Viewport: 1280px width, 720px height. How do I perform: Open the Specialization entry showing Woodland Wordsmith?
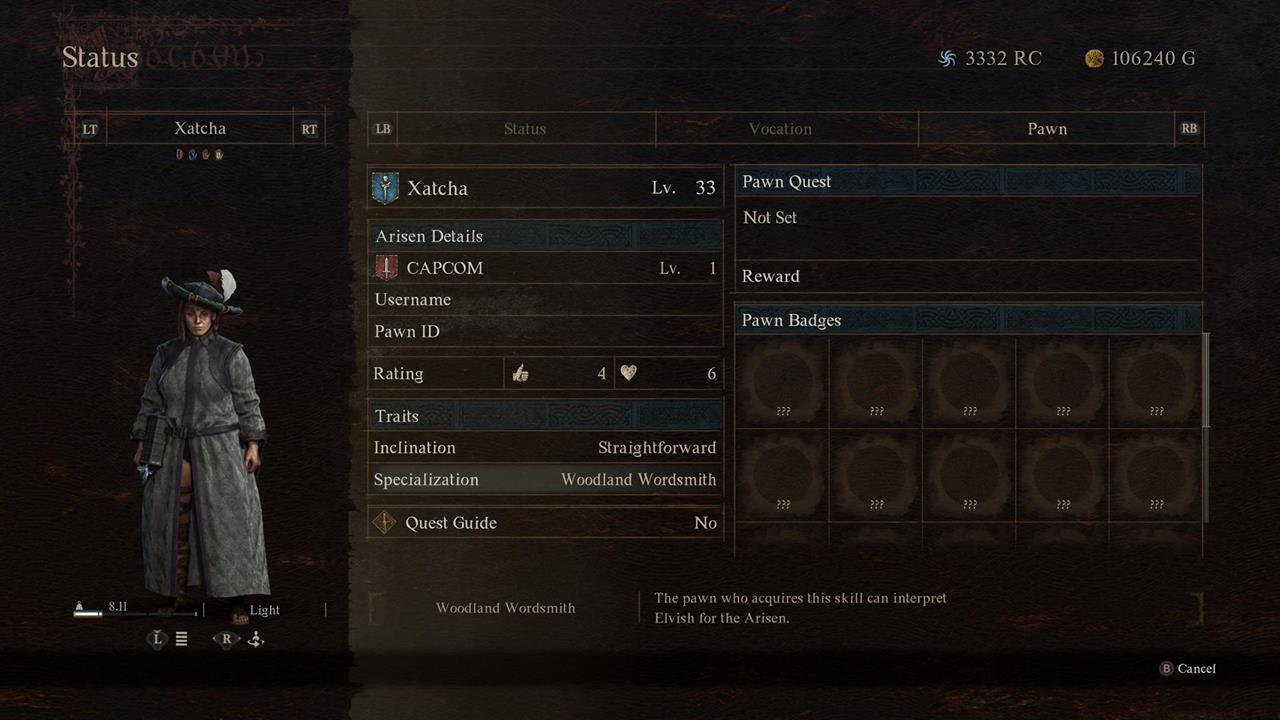point(545,479)
